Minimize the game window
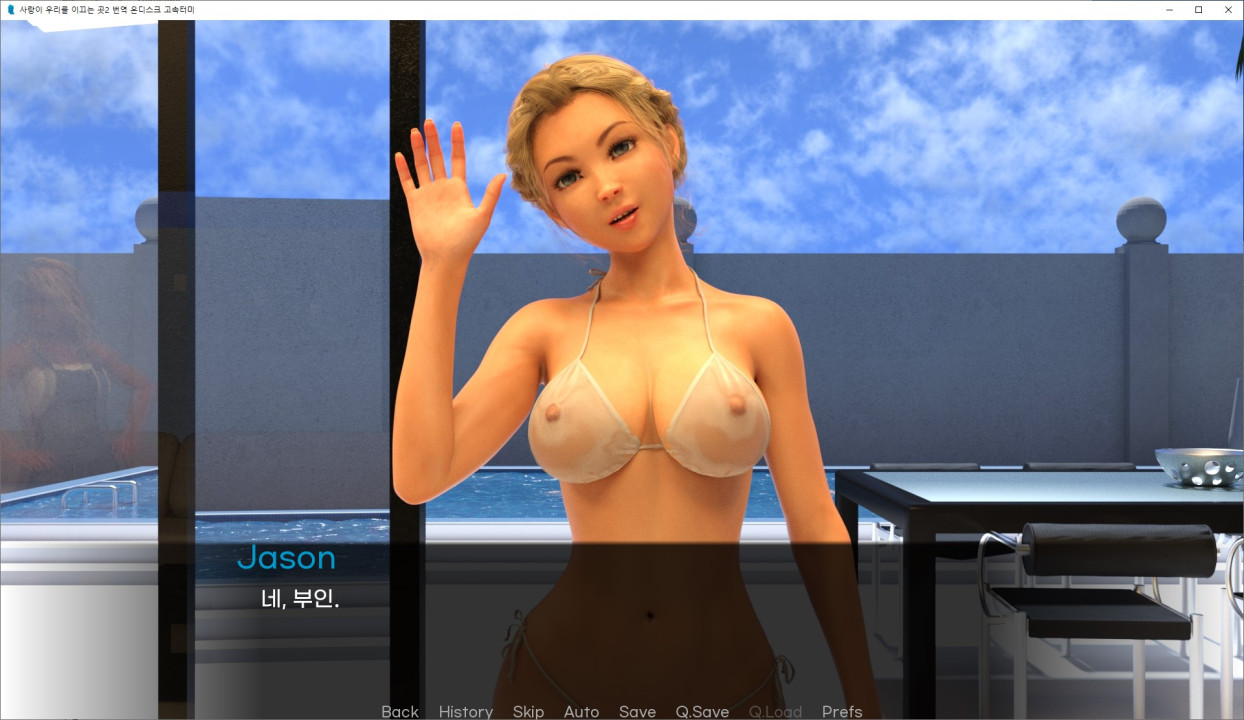Viewport: 1244px width, 720px height. (1169, 9)
